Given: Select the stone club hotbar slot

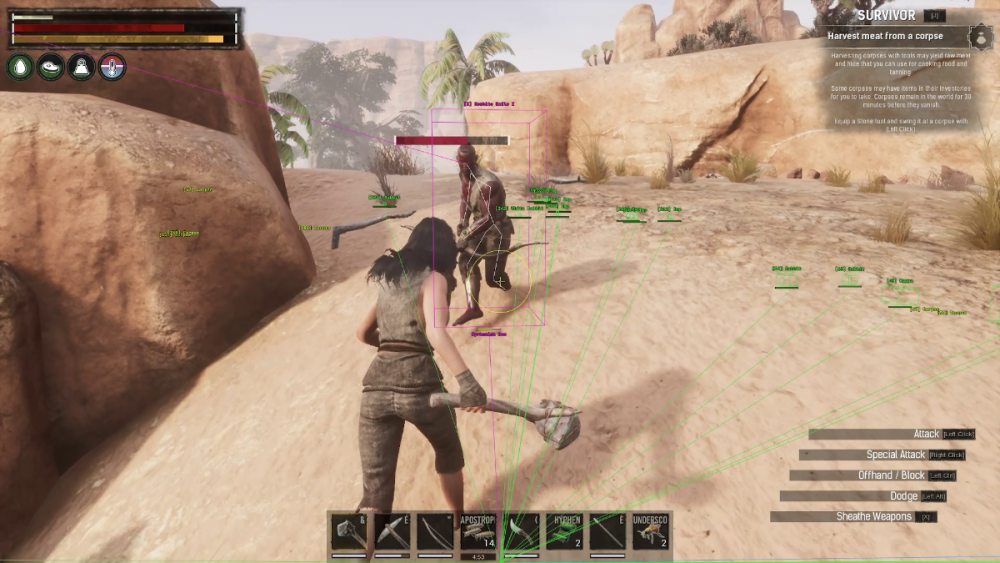Looking at the screenshot, I should (349, 532).
